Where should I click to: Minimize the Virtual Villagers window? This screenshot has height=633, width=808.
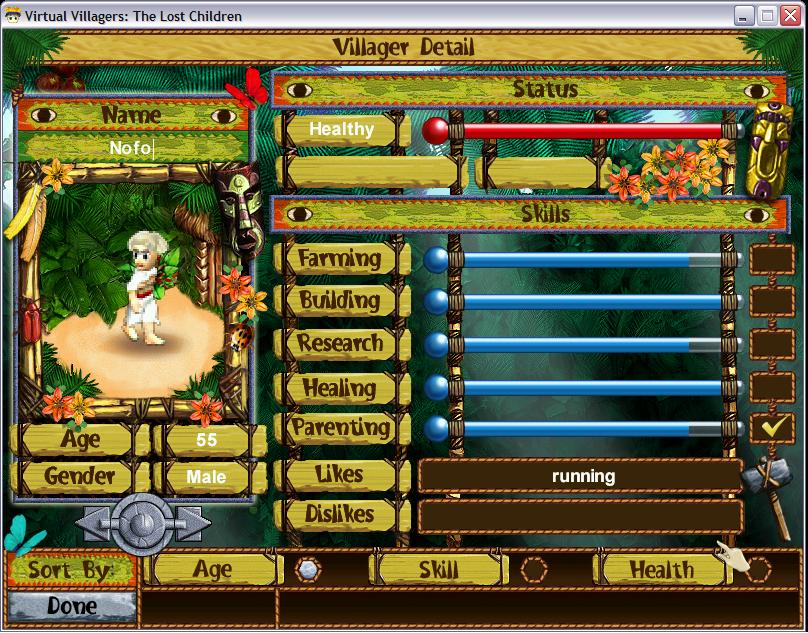(x=745, y=16)
